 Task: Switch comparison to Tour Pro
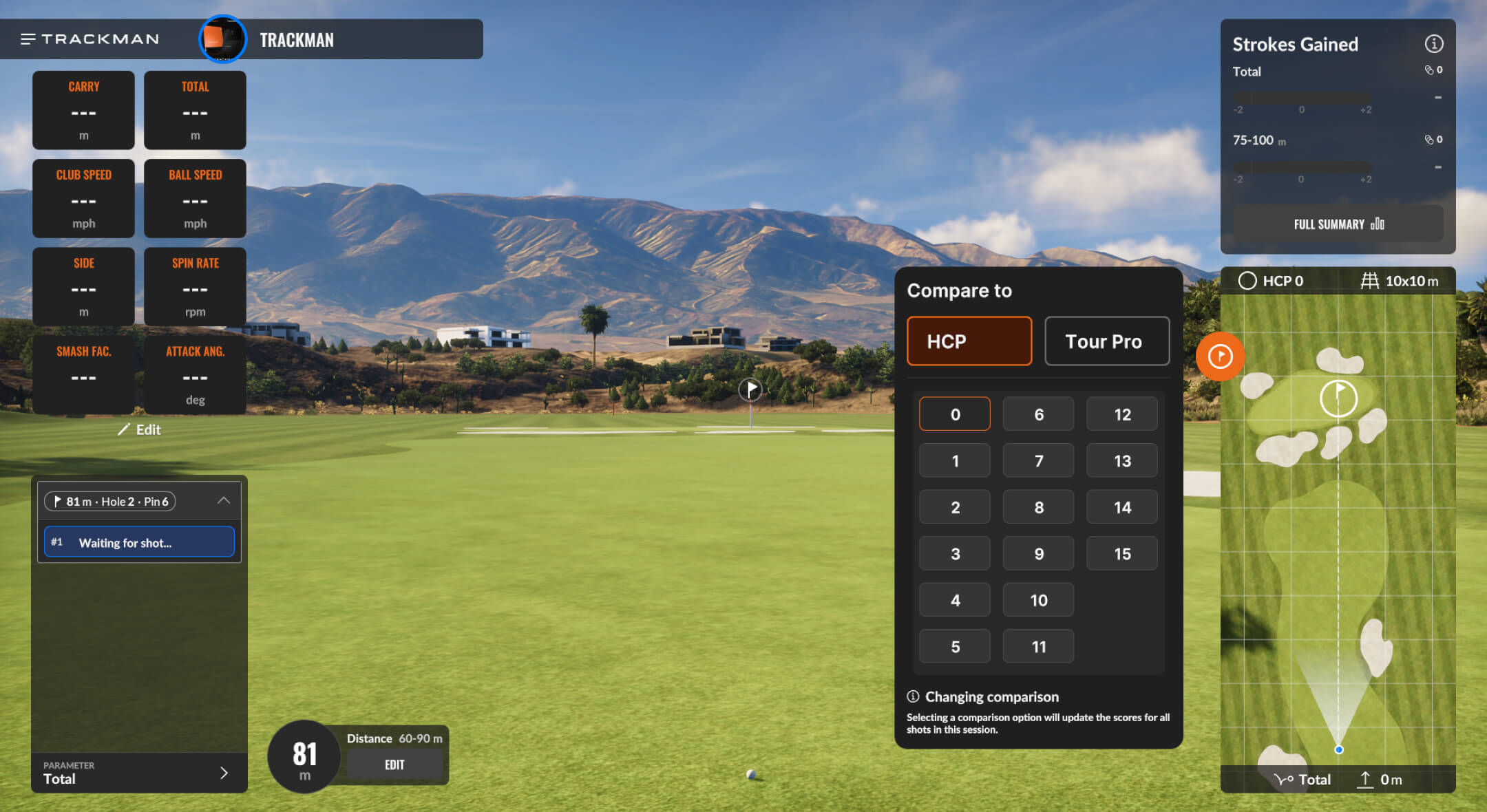click(x=1106, y=341)
